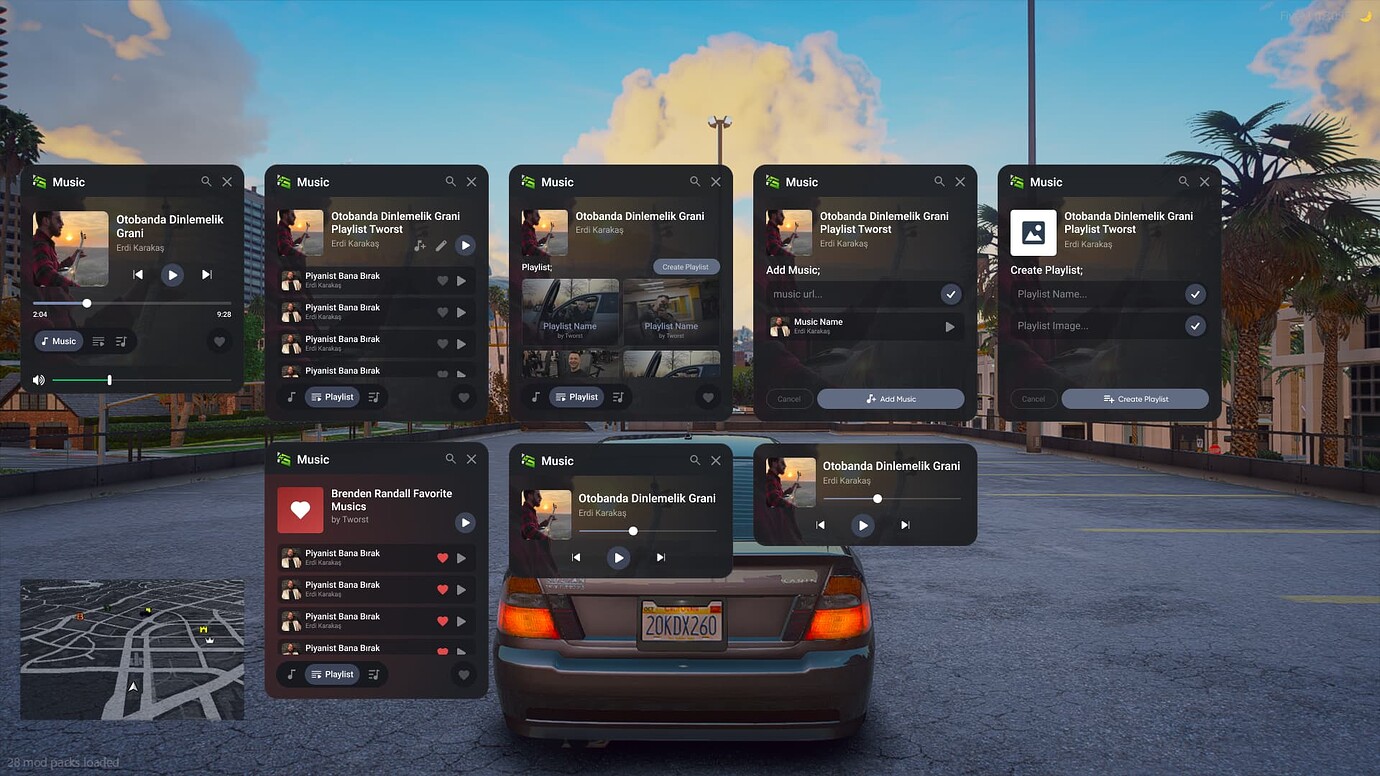Open search with the magnifier icon
This screenshot has height=776, width=1380.
pyautogui.click(x=205, y=181)
